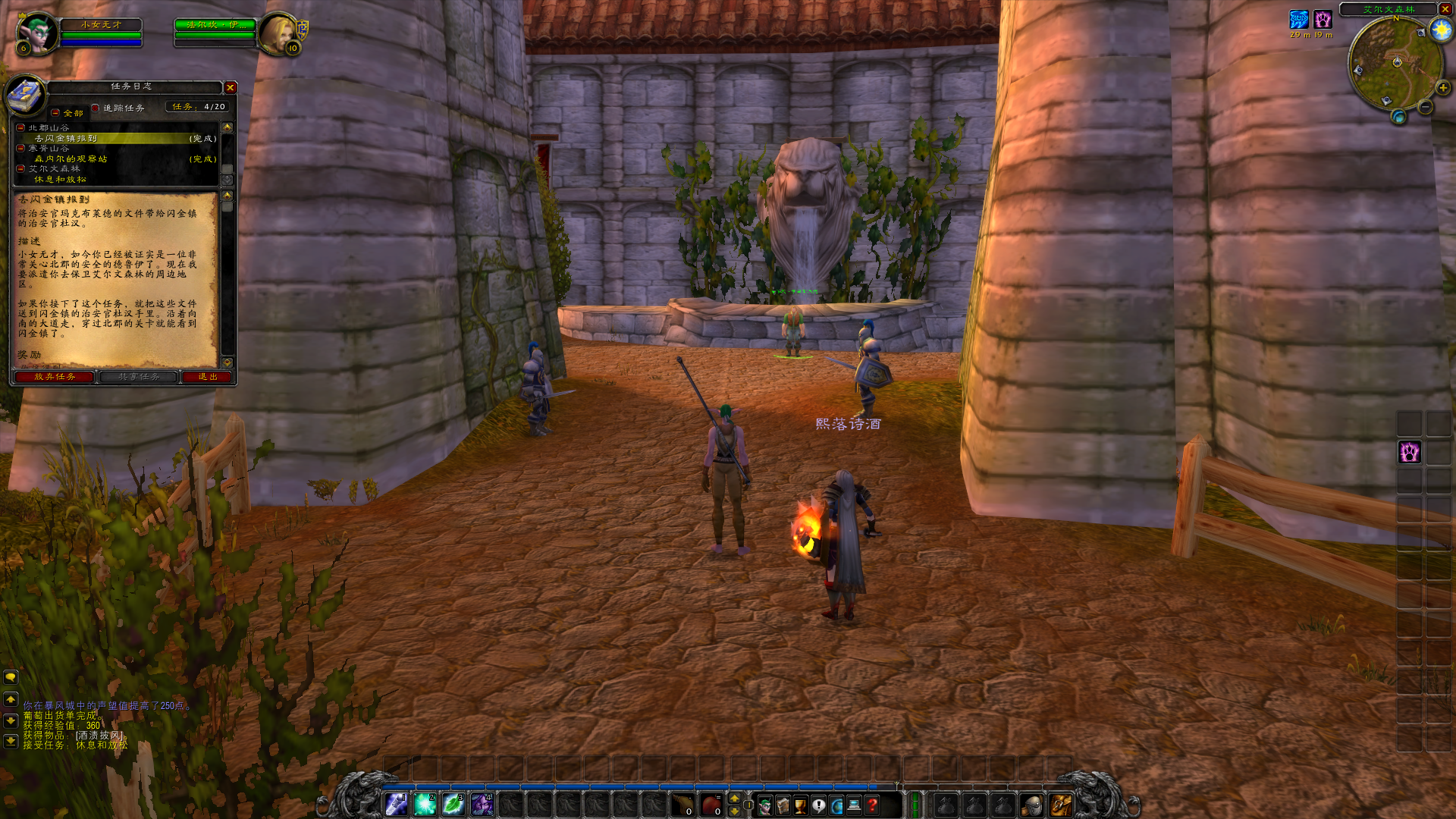Collapse the 北郡山谷 quest category
The width and height of the screenshot is (1456, 819).
point(21,127)
